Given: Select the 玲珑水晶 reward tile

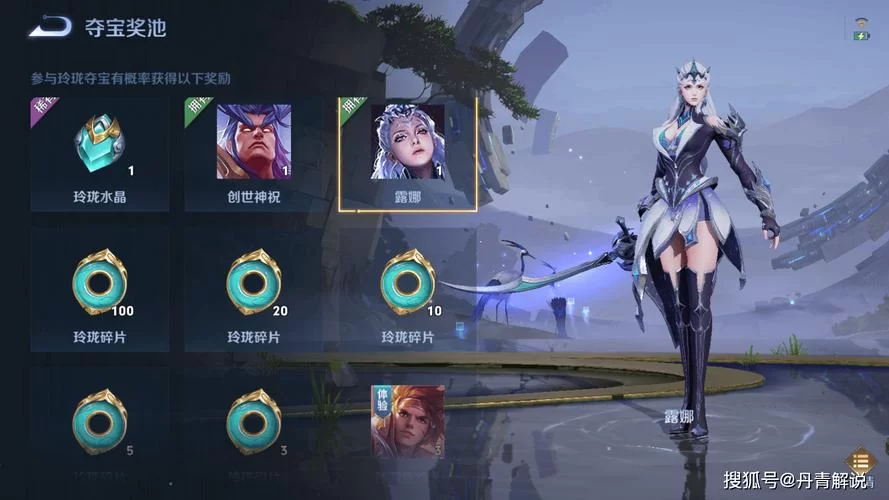Looking at the screenshot, I should (99, 153).
